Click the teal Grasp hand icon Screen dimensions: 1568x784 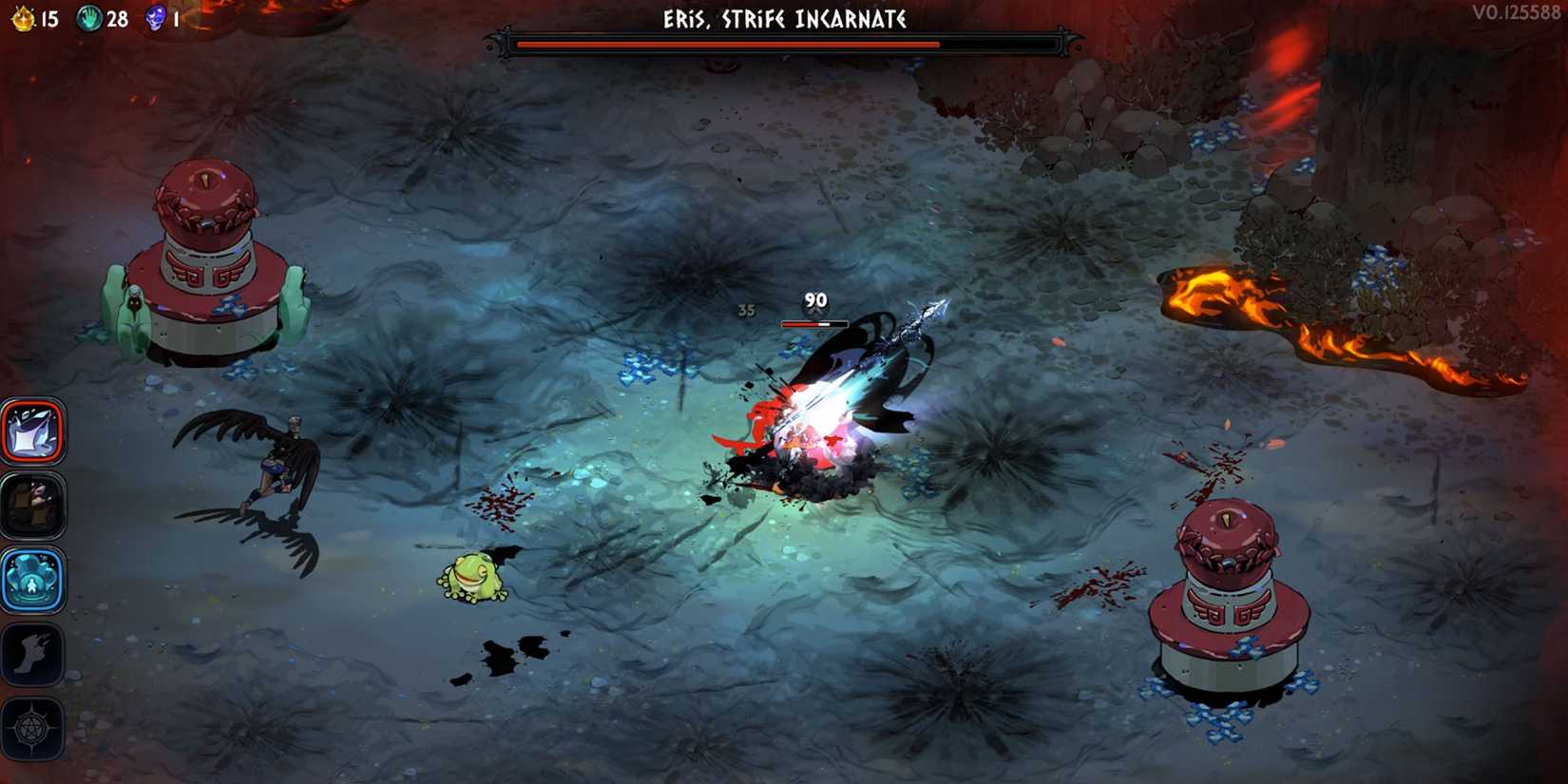[92, 16]
